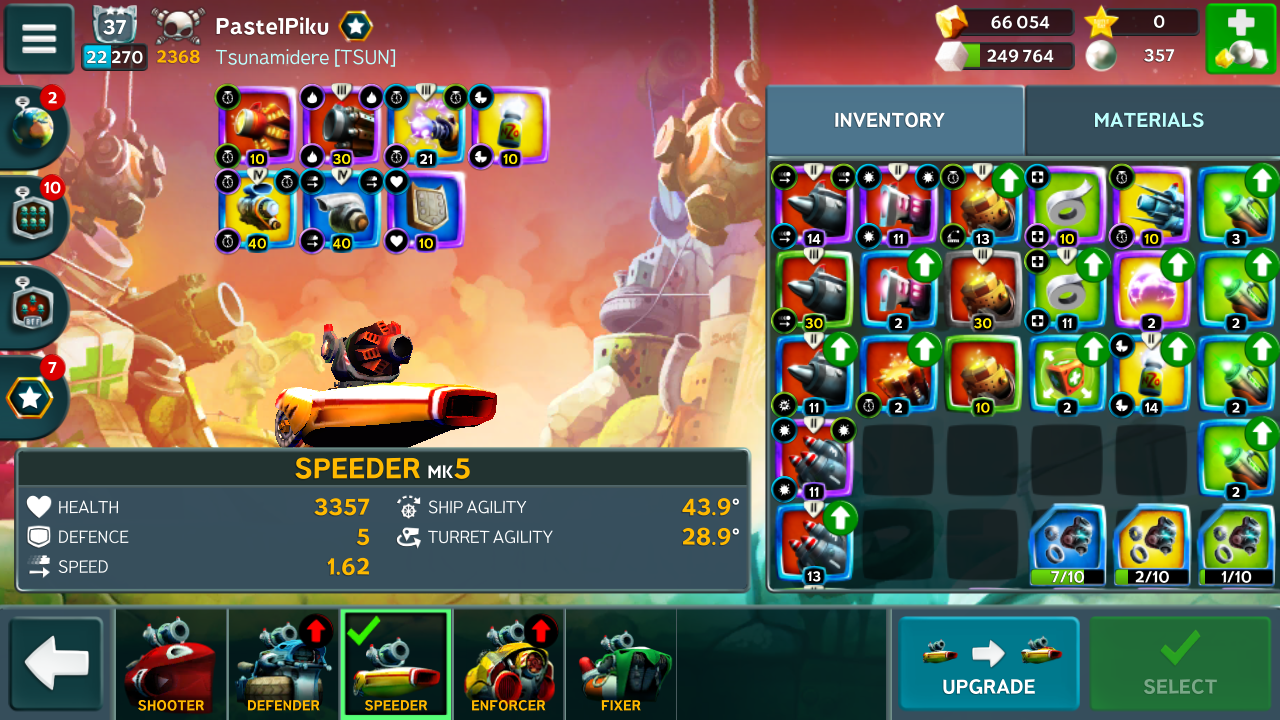This screenshot has height=720, width=1280.
Task: Open the hamburger main menu
Action: point(39,39)
